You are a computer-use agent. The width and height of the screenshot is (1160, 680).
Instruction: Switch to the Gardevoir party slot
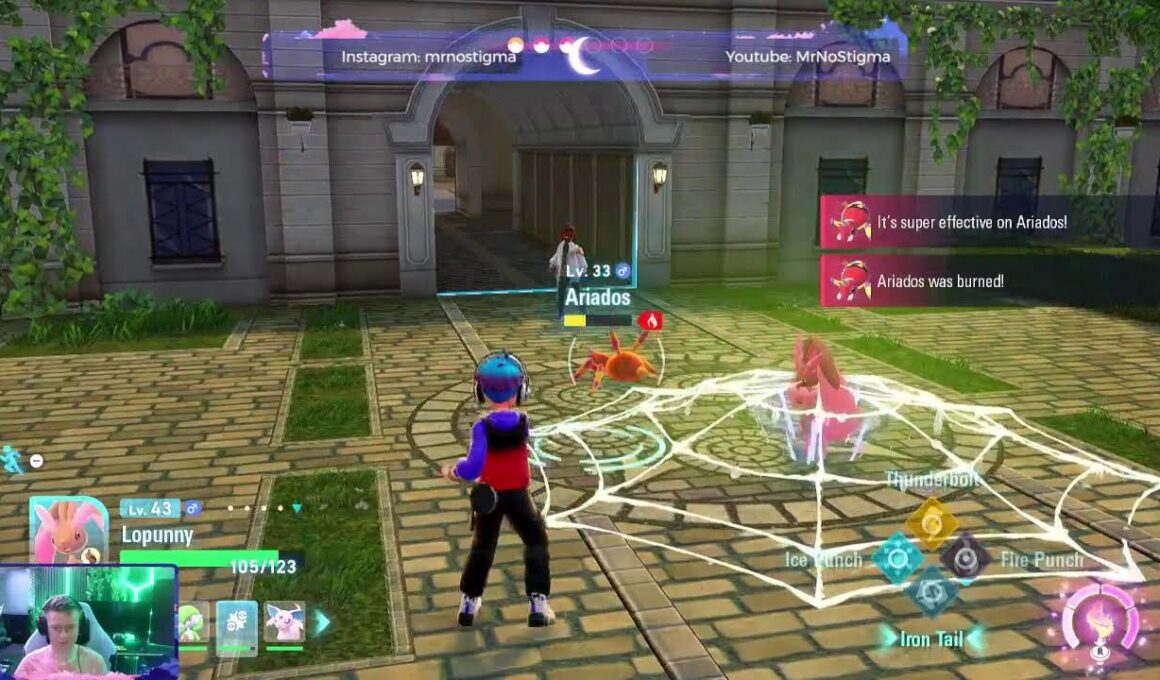coord(194,622)
